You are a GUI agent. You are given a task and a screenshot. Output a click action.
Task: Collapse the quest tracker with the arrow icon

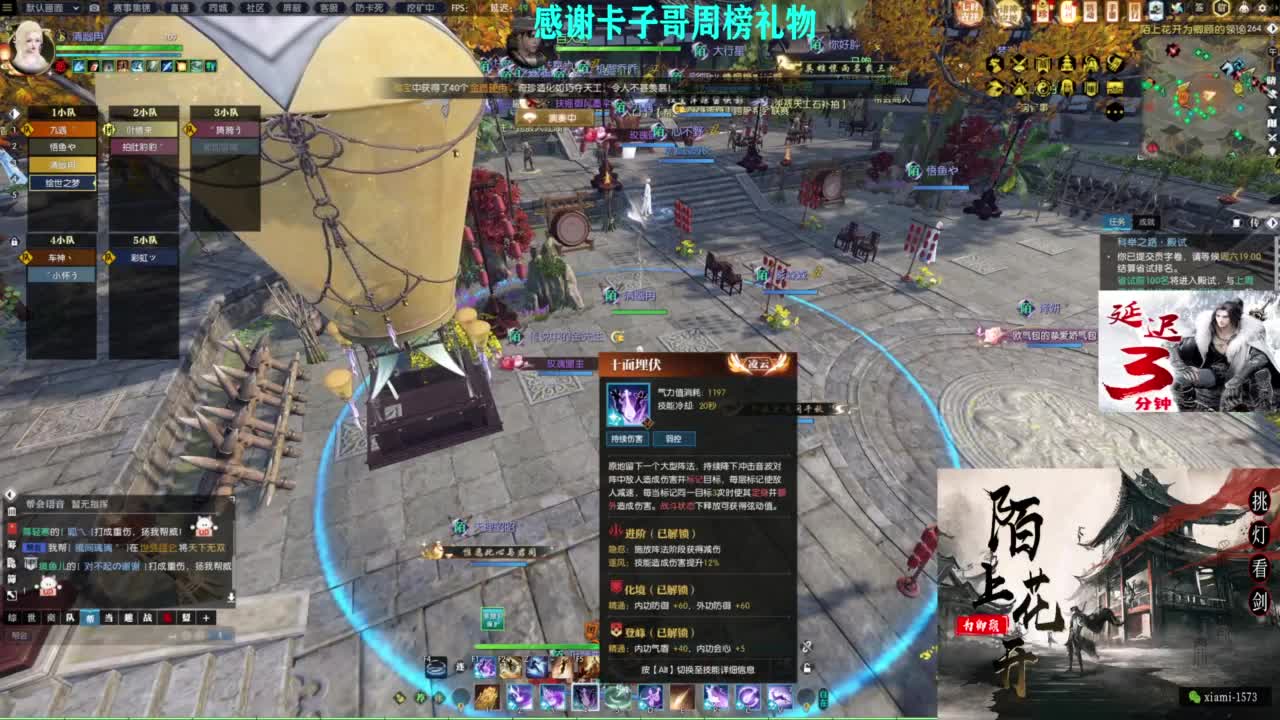[1272, 222]
